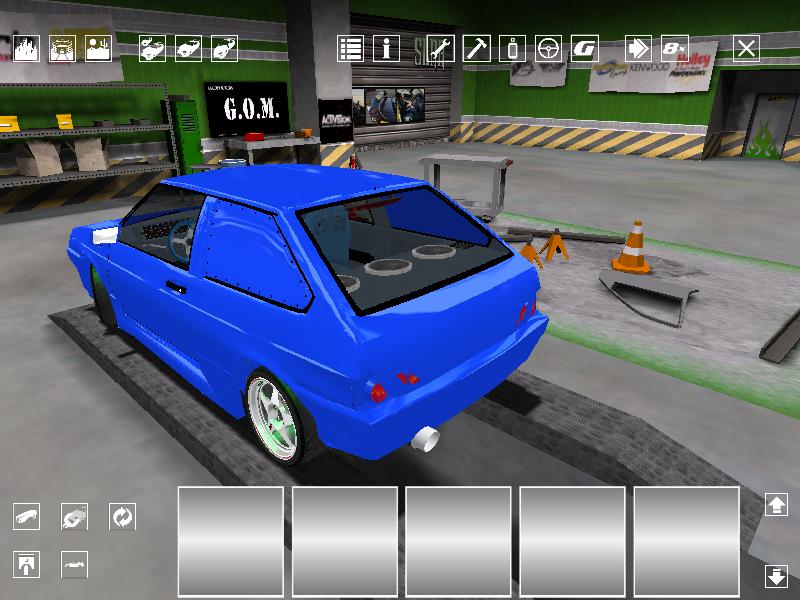Open the steering wheel interior option
The image size is (800, 600).
(x=549, y=48)
